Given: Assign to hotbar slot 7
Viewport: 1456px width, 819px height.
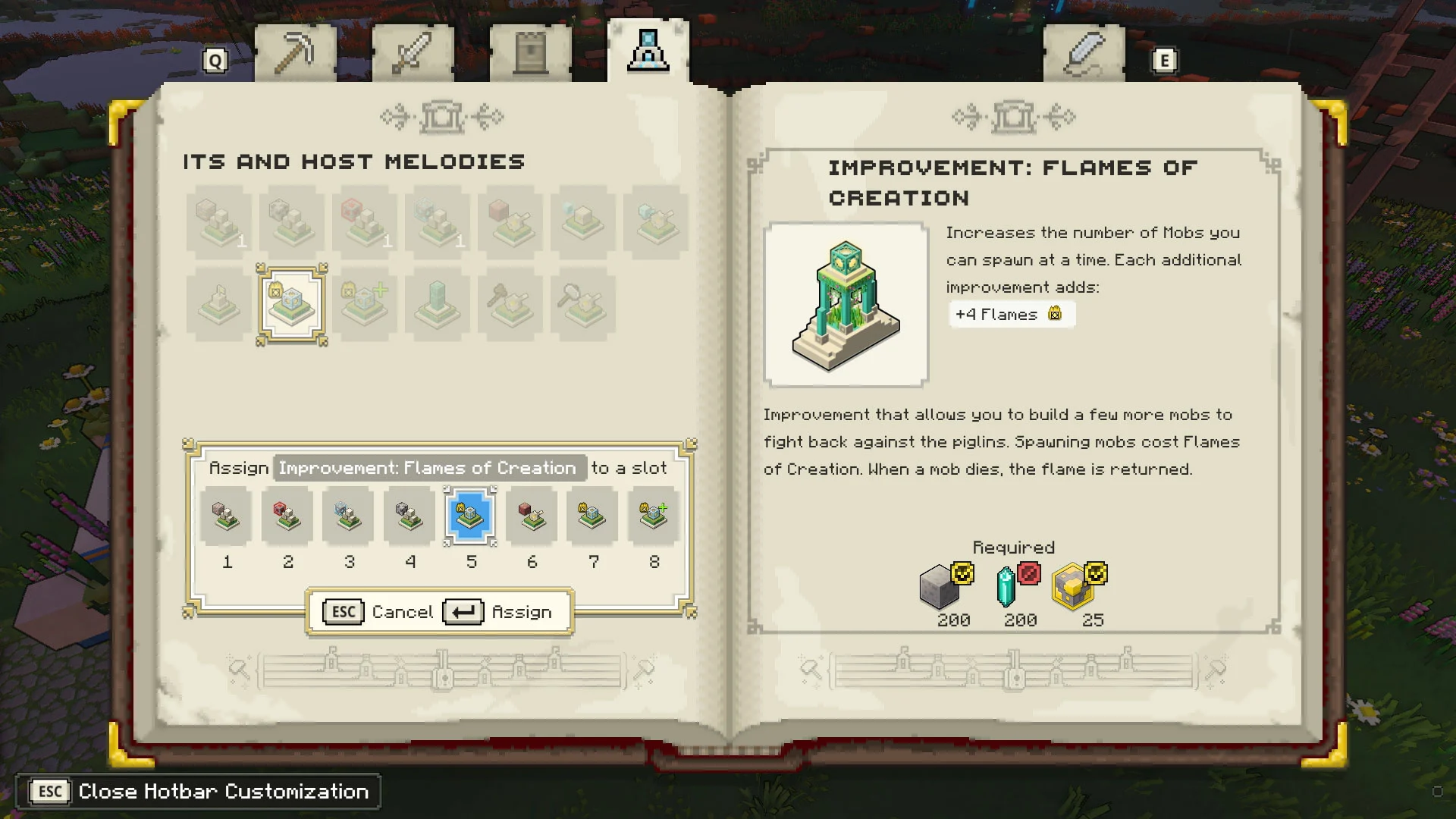Looking at the screenshot, I should 592,517.
